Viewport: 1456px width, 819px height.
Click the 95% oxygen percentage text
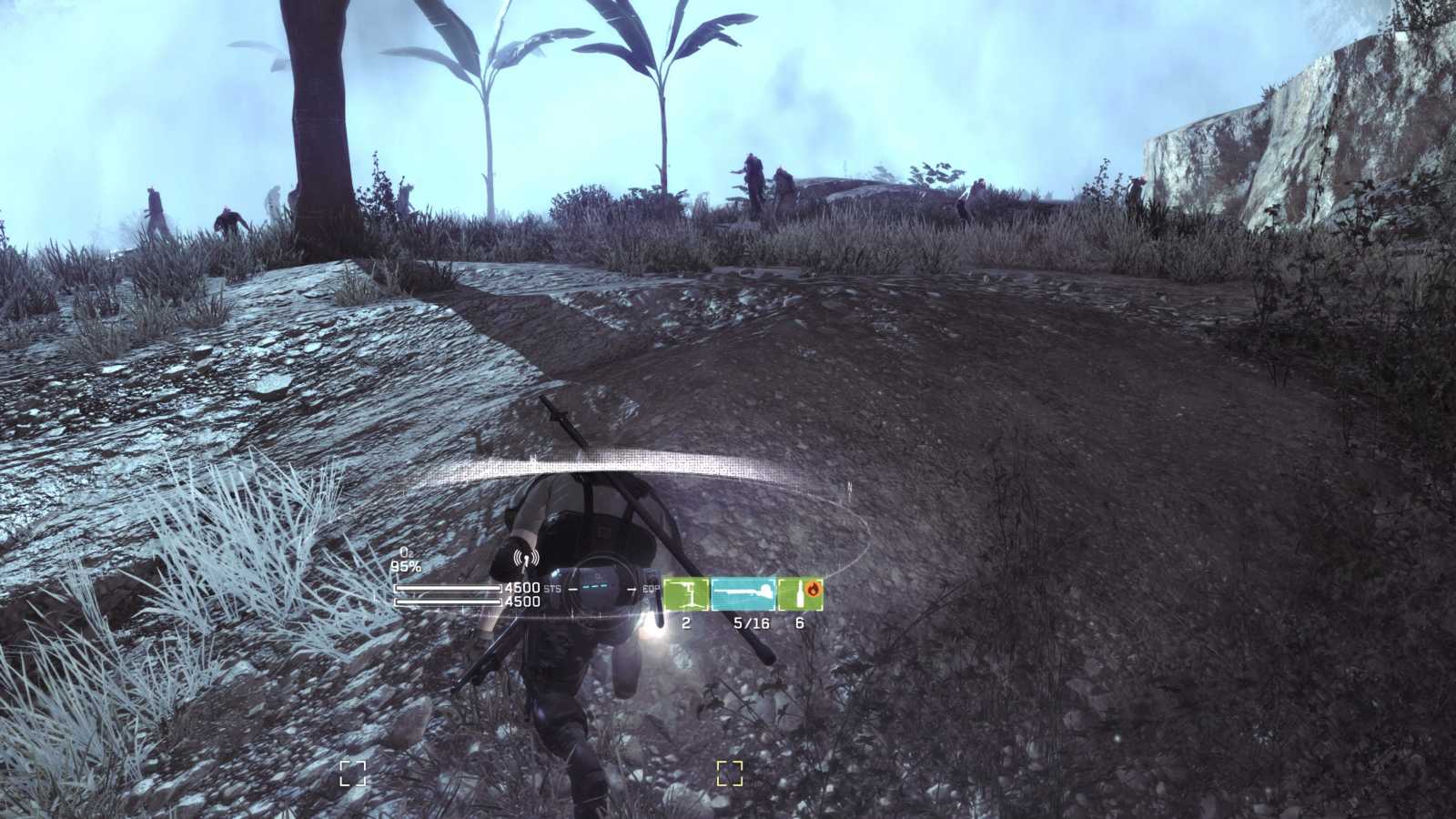[407, 566]
